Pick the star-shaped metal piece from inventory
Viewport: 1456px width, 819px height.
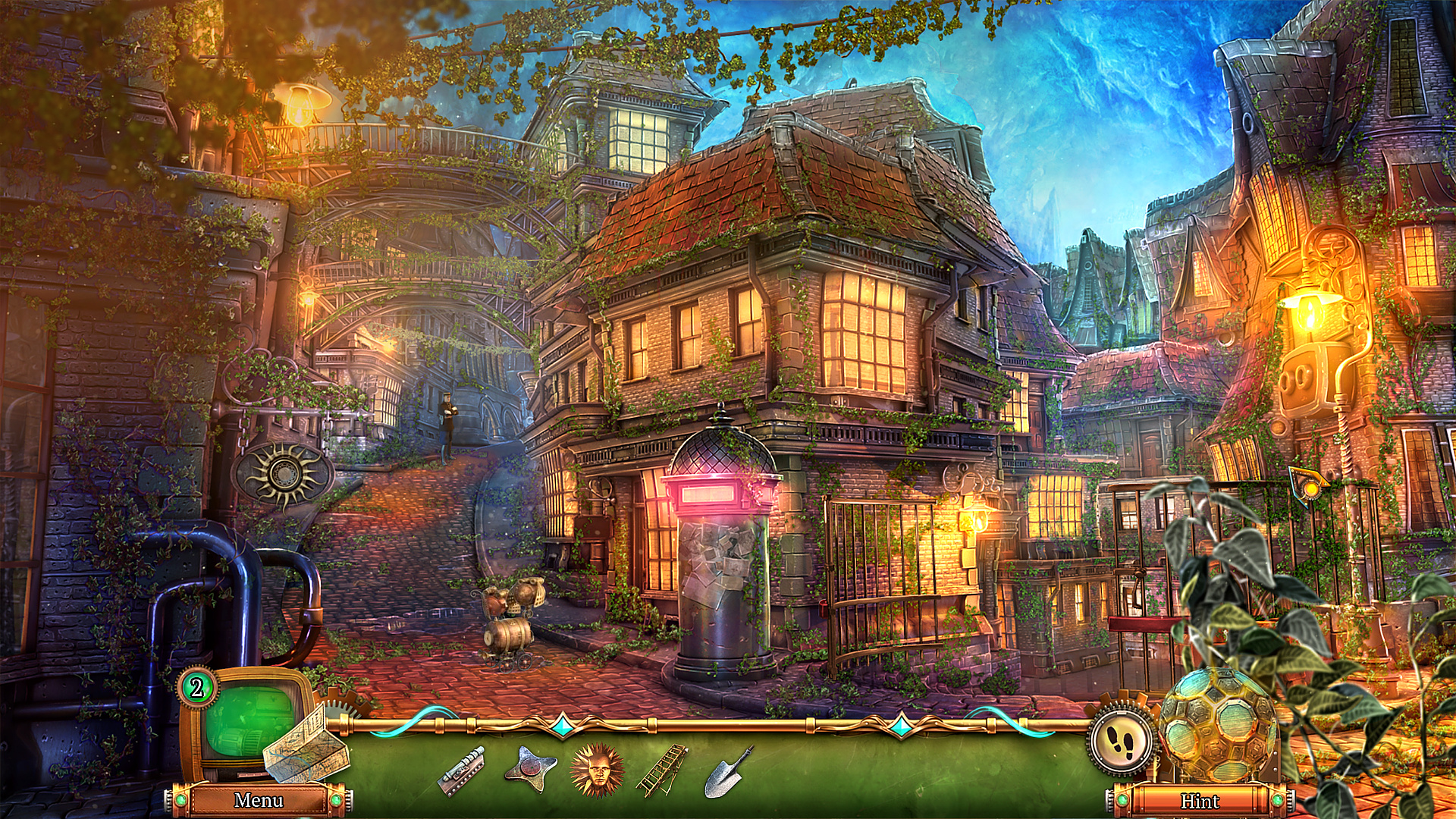[530, 770]
